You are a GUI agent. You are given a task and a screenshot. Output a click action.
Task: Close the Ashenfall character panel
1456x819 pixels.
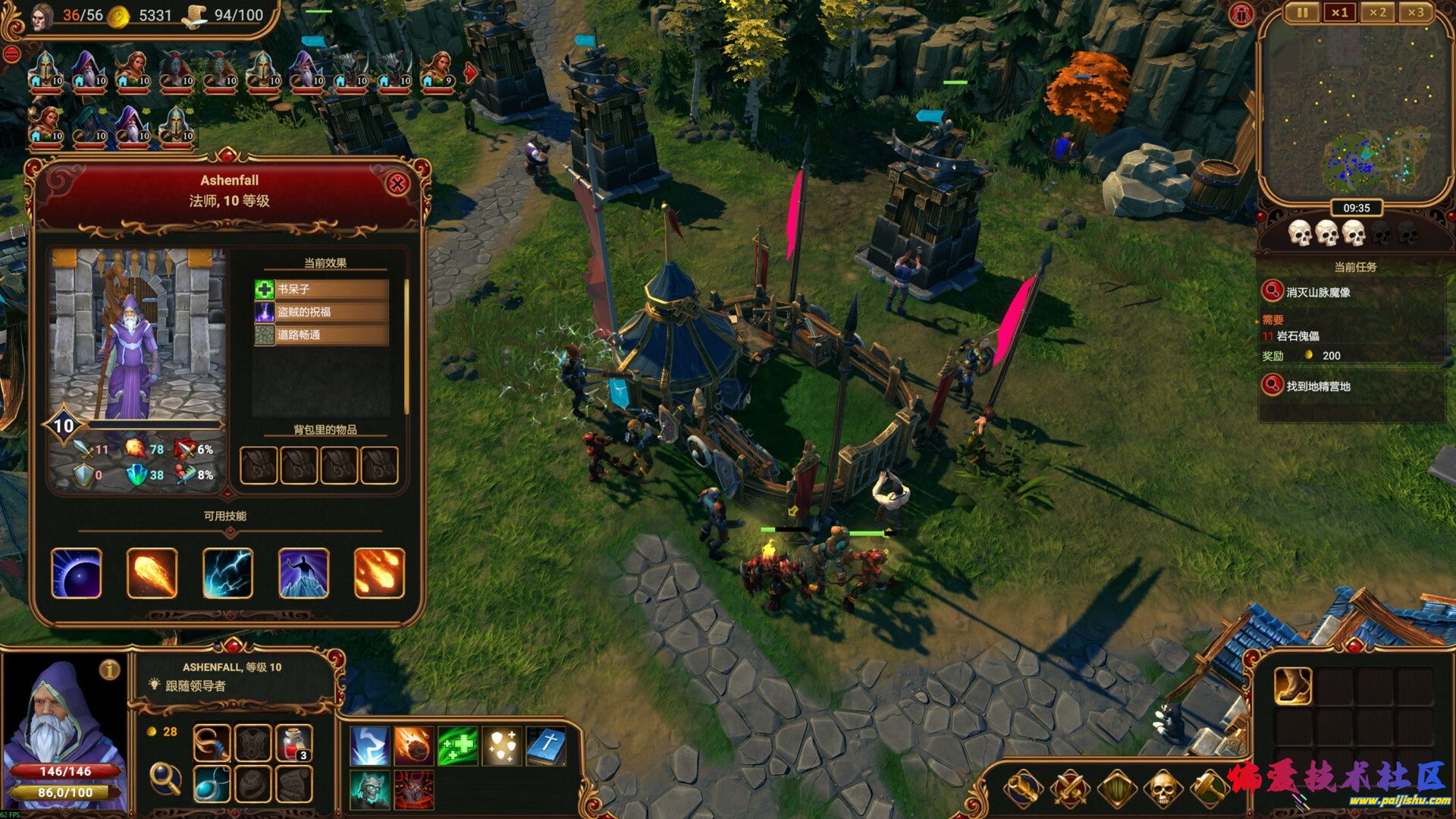pyautogui.click(x=397, y=184)
